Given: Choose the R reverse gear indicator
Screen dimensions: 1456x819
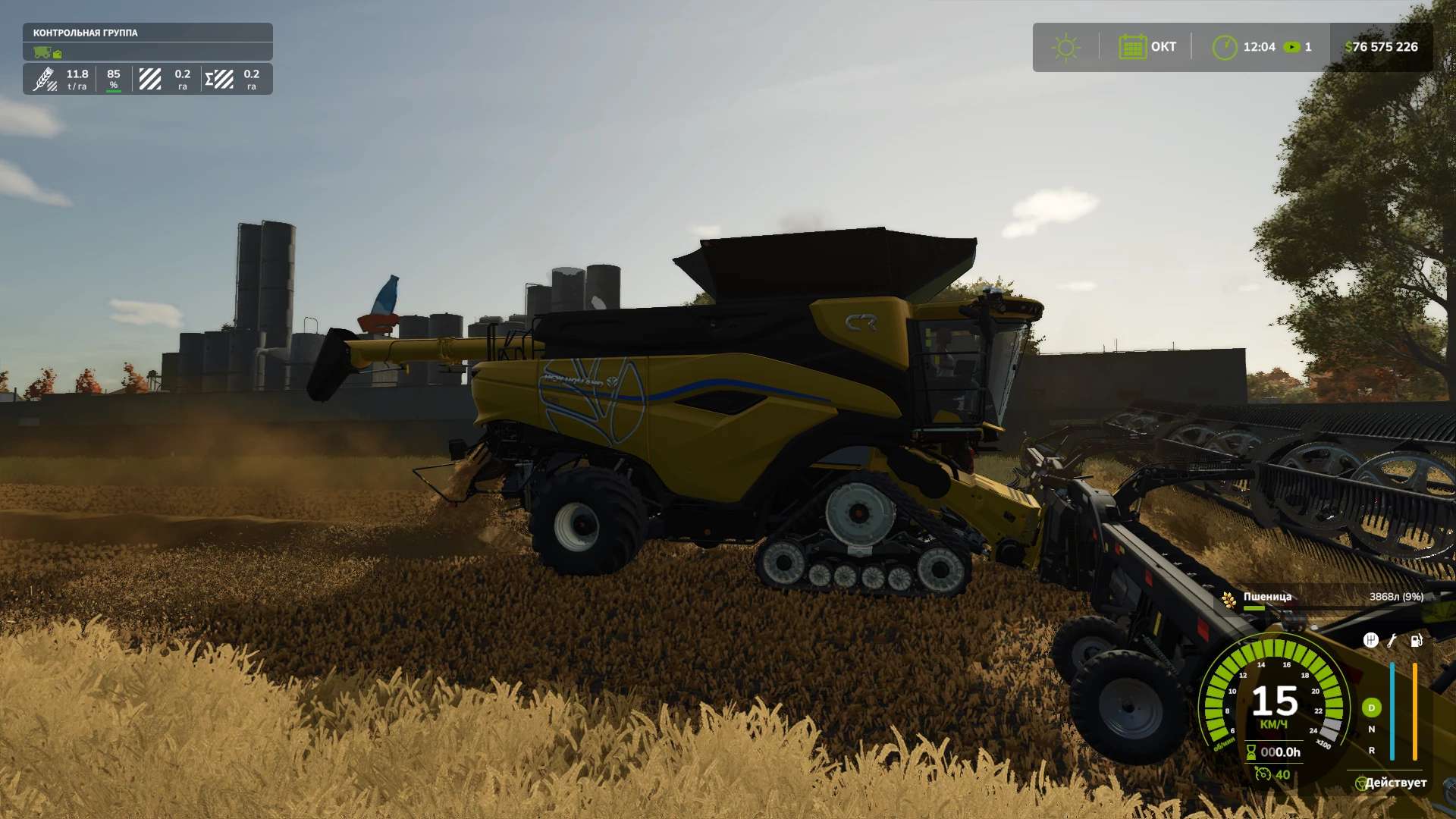Looking at the screenshot, I should click(x=1371, y=751).
